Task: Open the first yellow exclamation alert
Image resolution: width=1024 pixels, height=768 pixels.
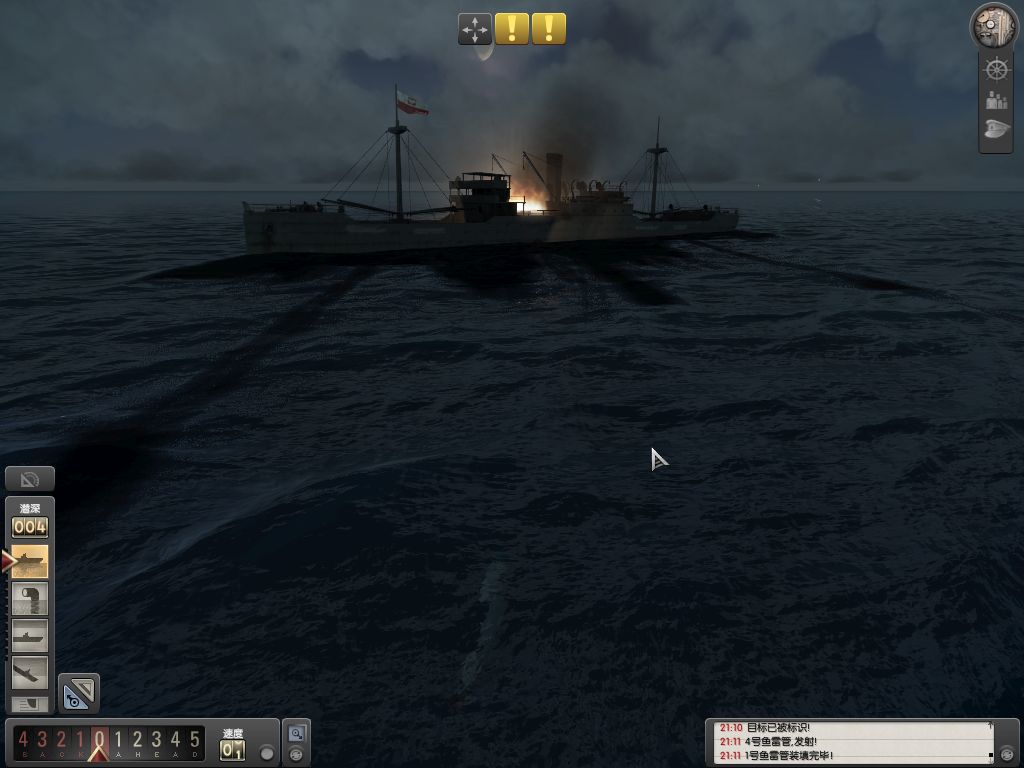Action: click(512, 29)
